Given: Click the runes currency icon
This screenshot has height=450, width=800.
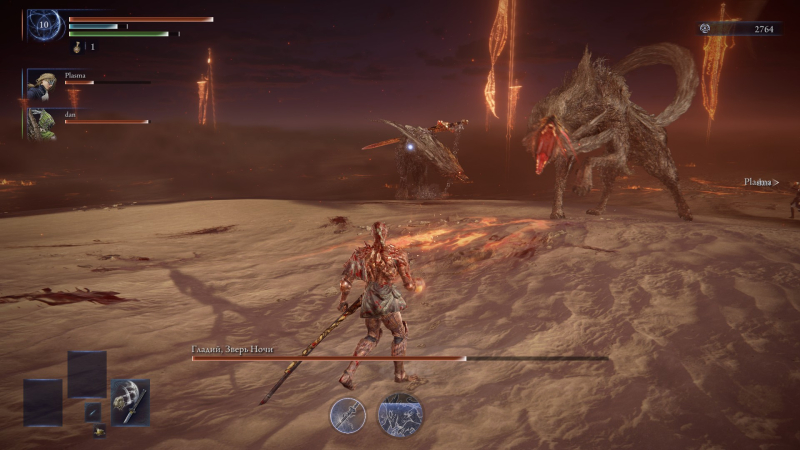Looking at the screenshot, I should [706, 29].
